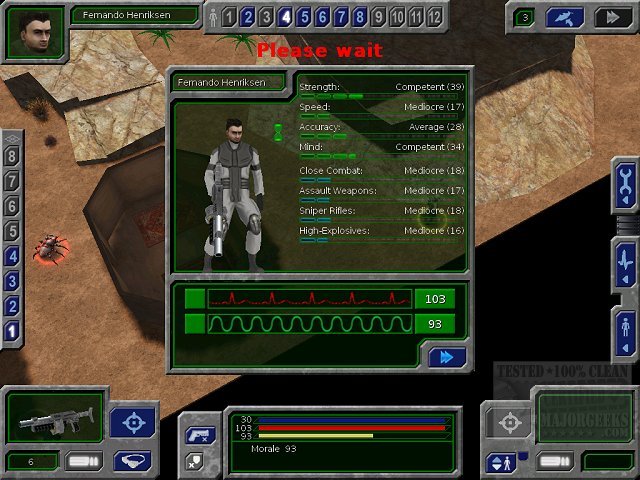
Task: Activate the left weapon crosshair aim button
Action: tap(131, 423)
